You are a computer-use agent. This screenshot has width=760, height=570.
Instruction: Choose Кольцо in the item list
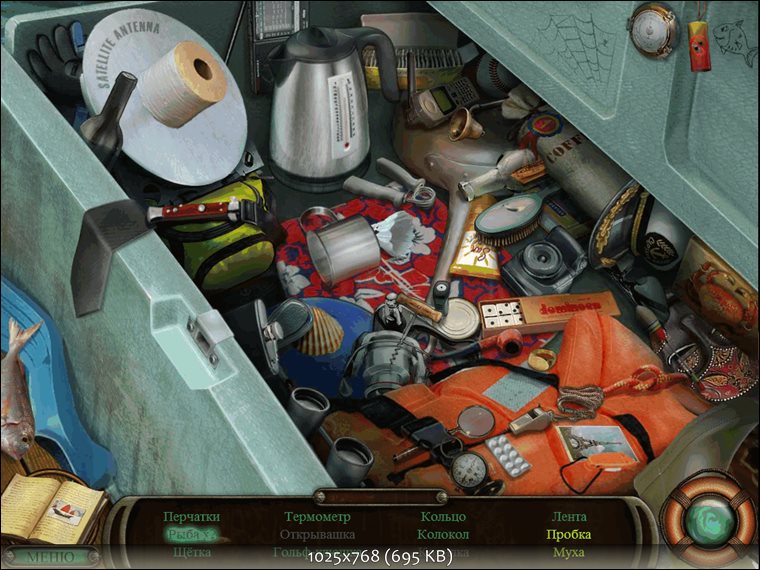coord(443,517)
